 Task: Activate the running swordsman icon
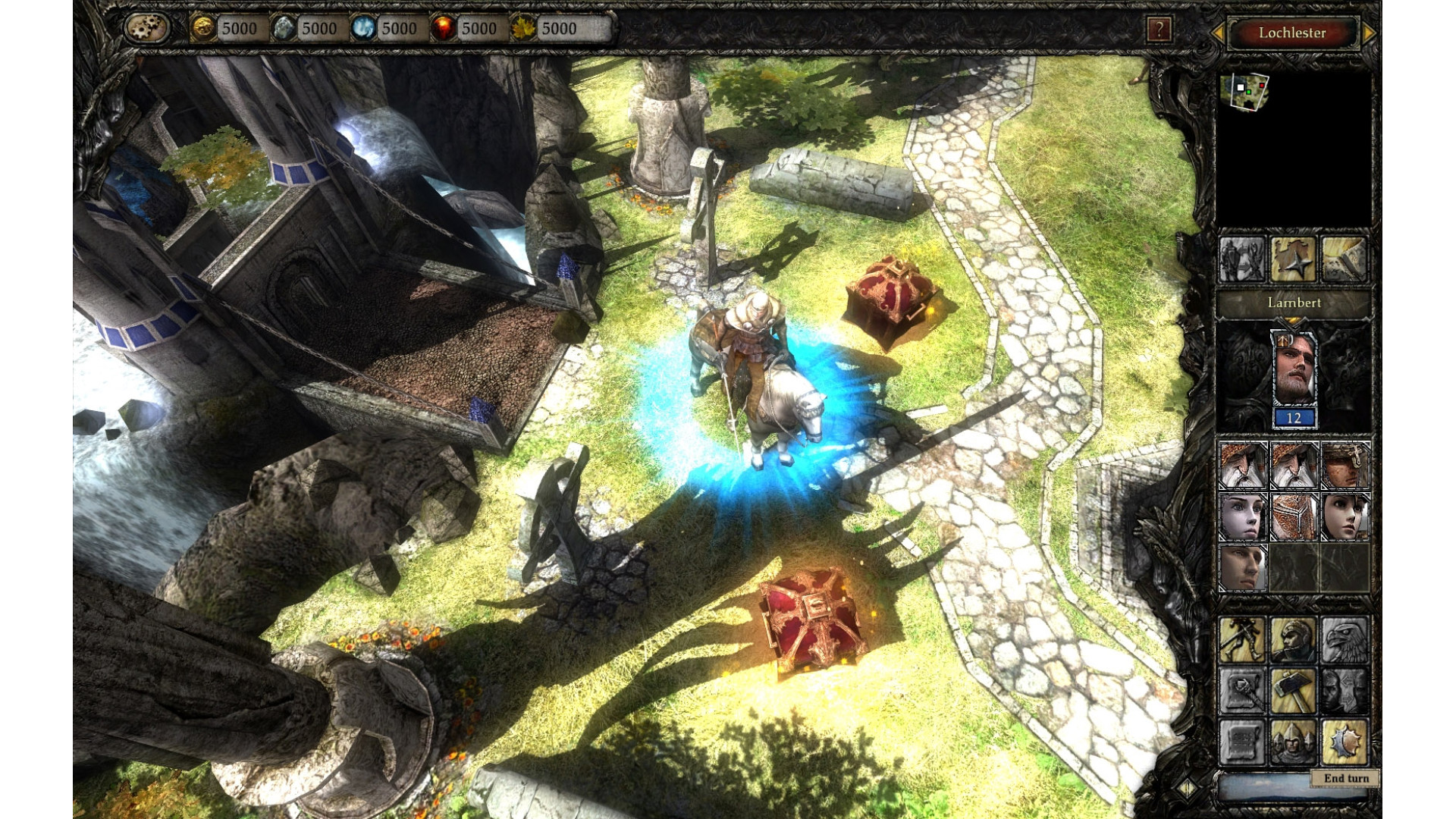pos(1242,639)
